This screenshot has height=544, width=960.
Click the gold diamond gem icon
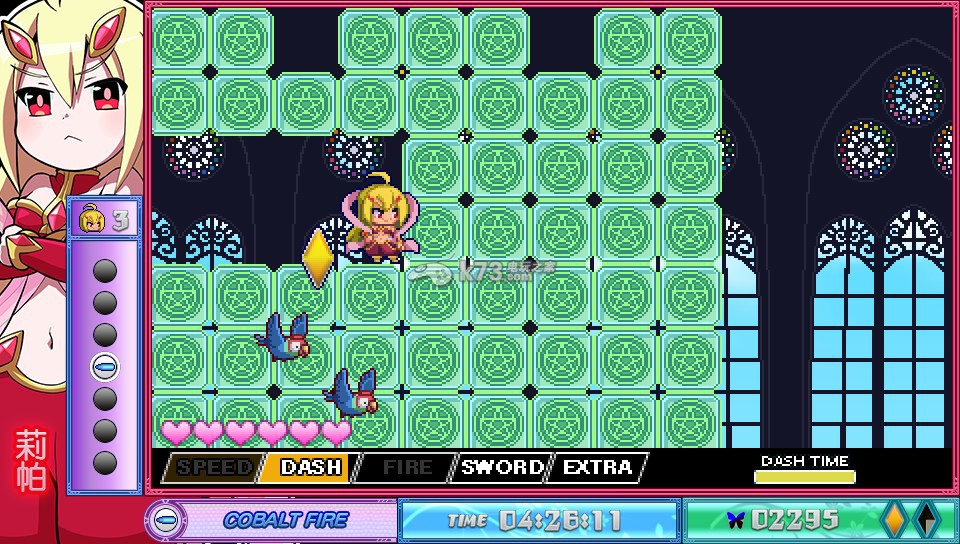coord(894,519)
